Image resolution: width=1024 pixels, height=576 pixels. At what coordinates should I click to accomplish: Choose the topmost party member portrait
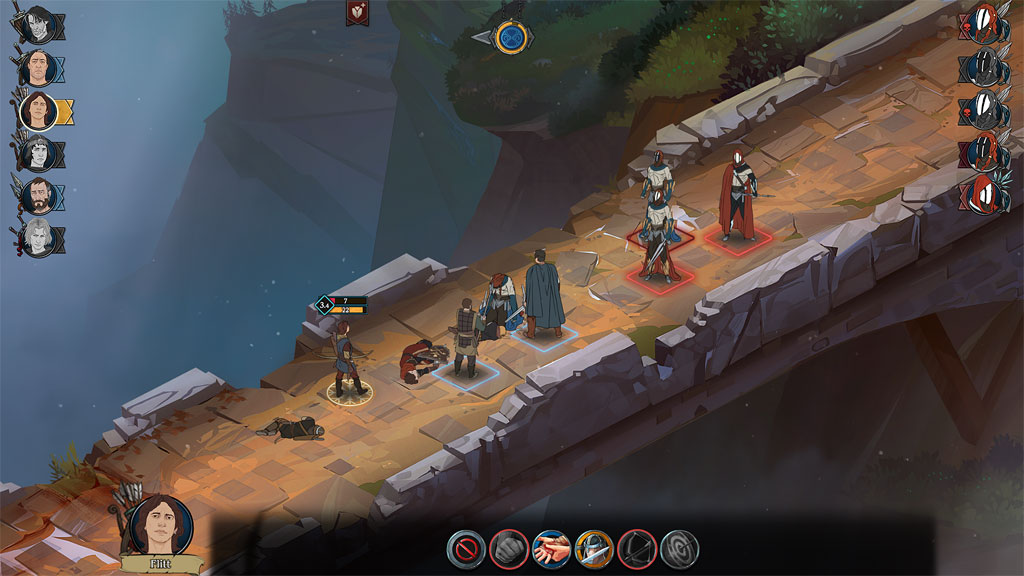click(37, 22)
